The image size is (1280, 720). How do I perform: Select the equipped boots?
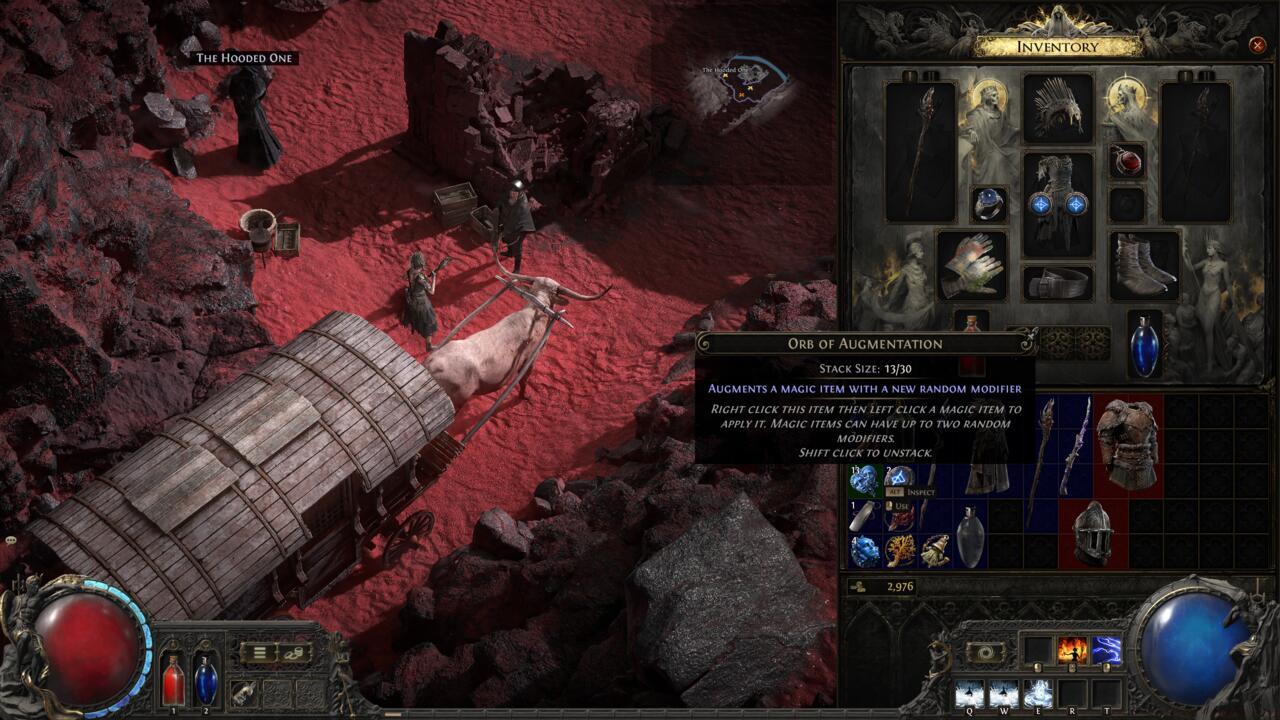(1143, 262)
